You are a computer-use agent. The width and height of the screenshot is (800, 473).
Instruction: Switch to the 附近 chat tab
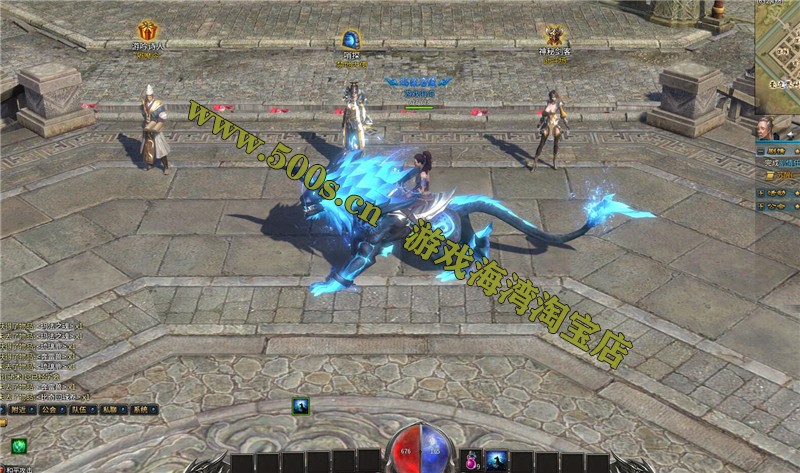click(x=19, y=409)
